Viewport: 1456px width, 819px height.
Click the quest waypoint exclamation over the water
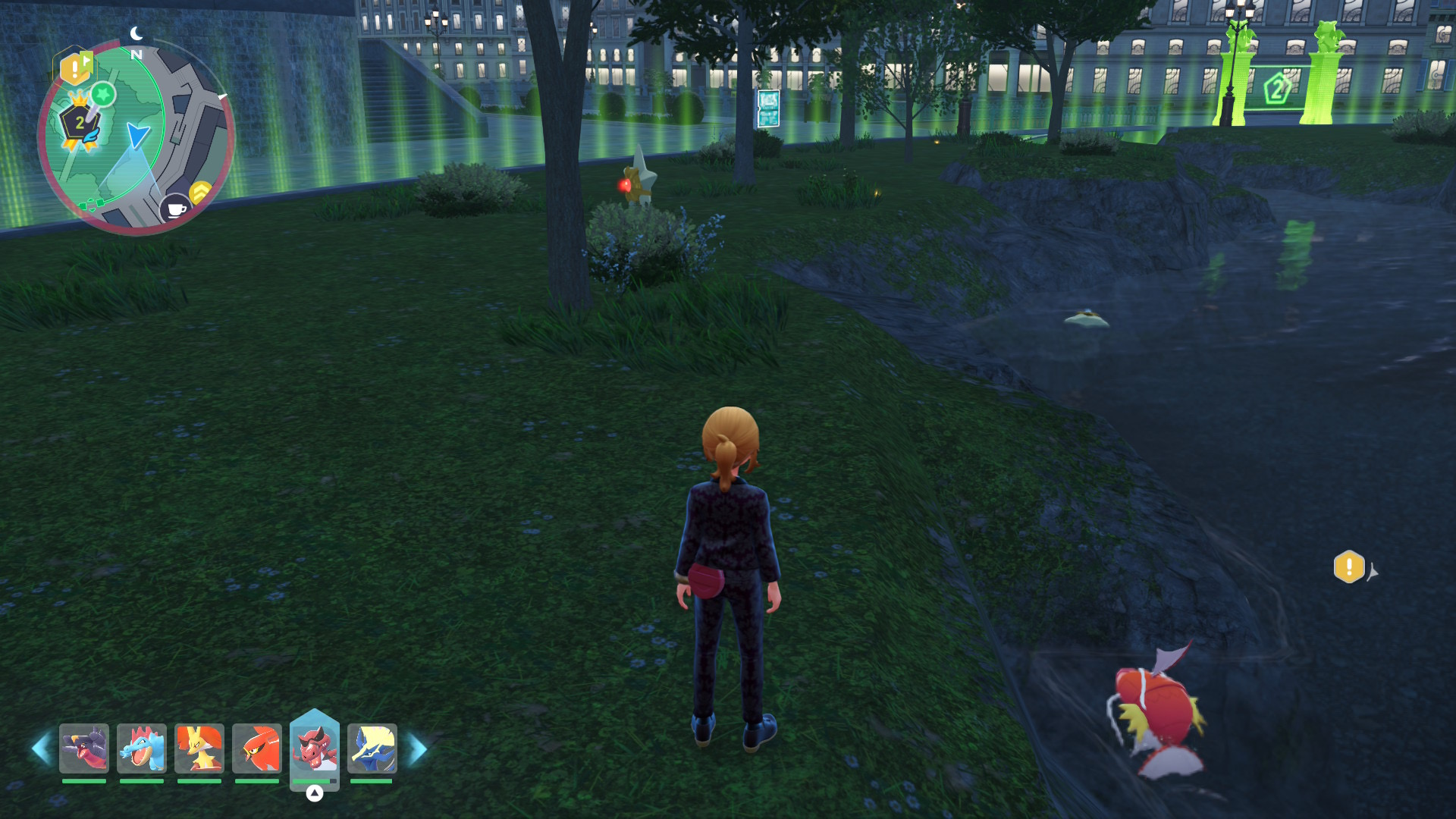pos(1349,566)
